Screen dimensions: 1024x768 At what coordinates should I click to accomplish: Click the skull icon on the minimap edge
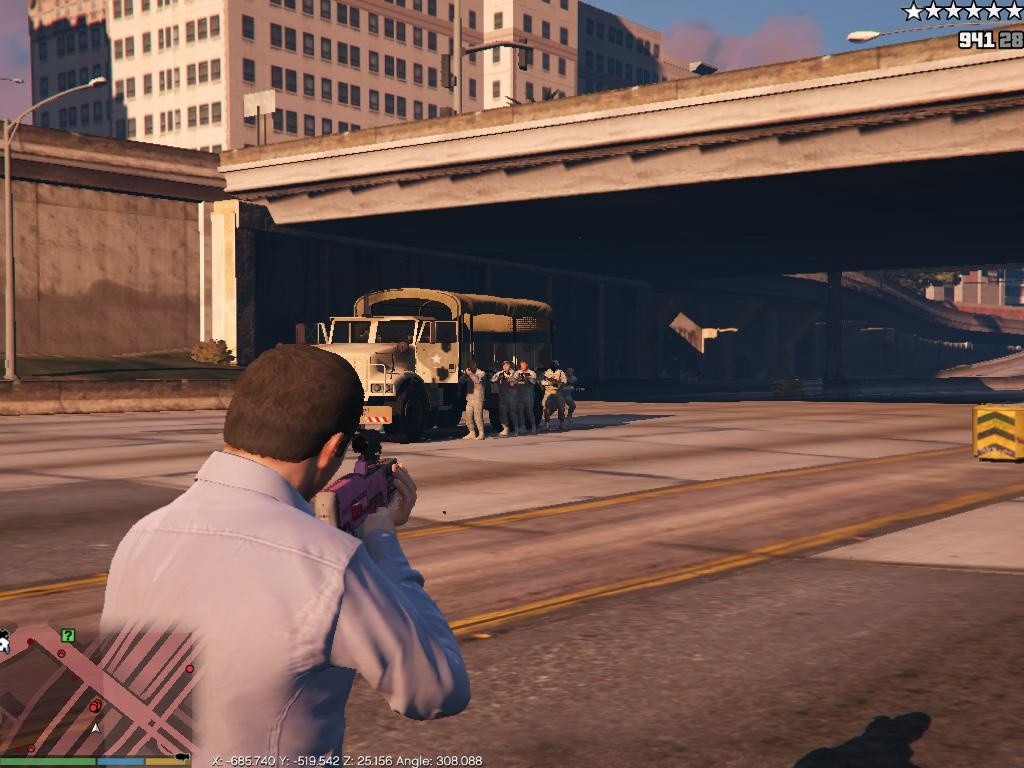tap(4, 640)
